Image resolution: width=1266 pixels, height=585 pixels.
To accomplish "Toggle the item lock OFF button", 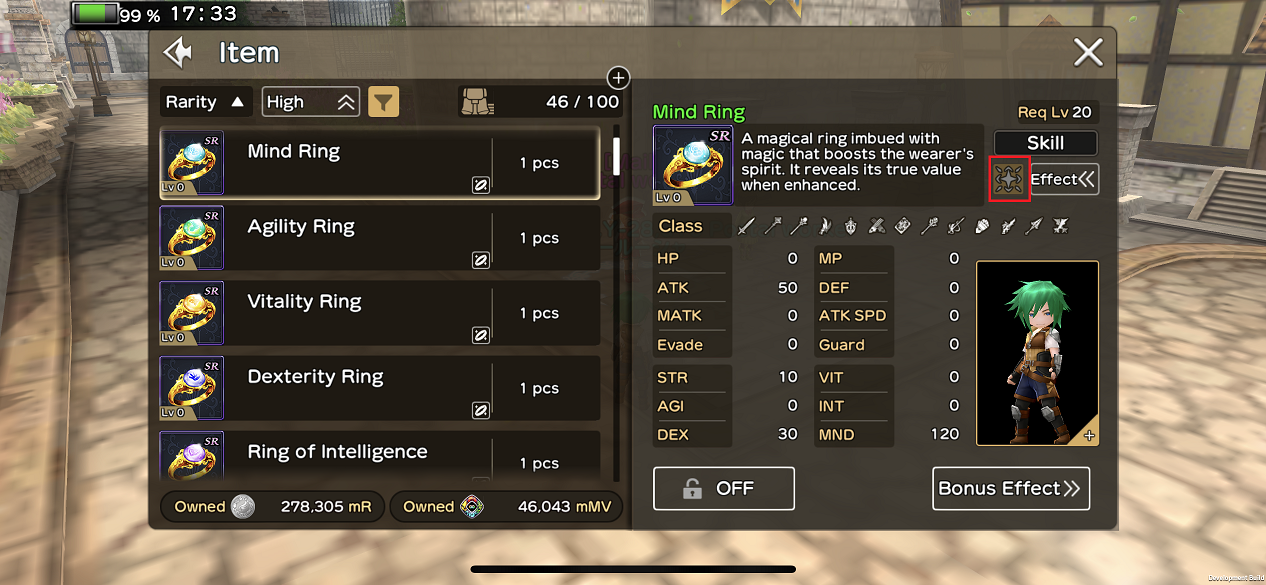I will [723, 488].
